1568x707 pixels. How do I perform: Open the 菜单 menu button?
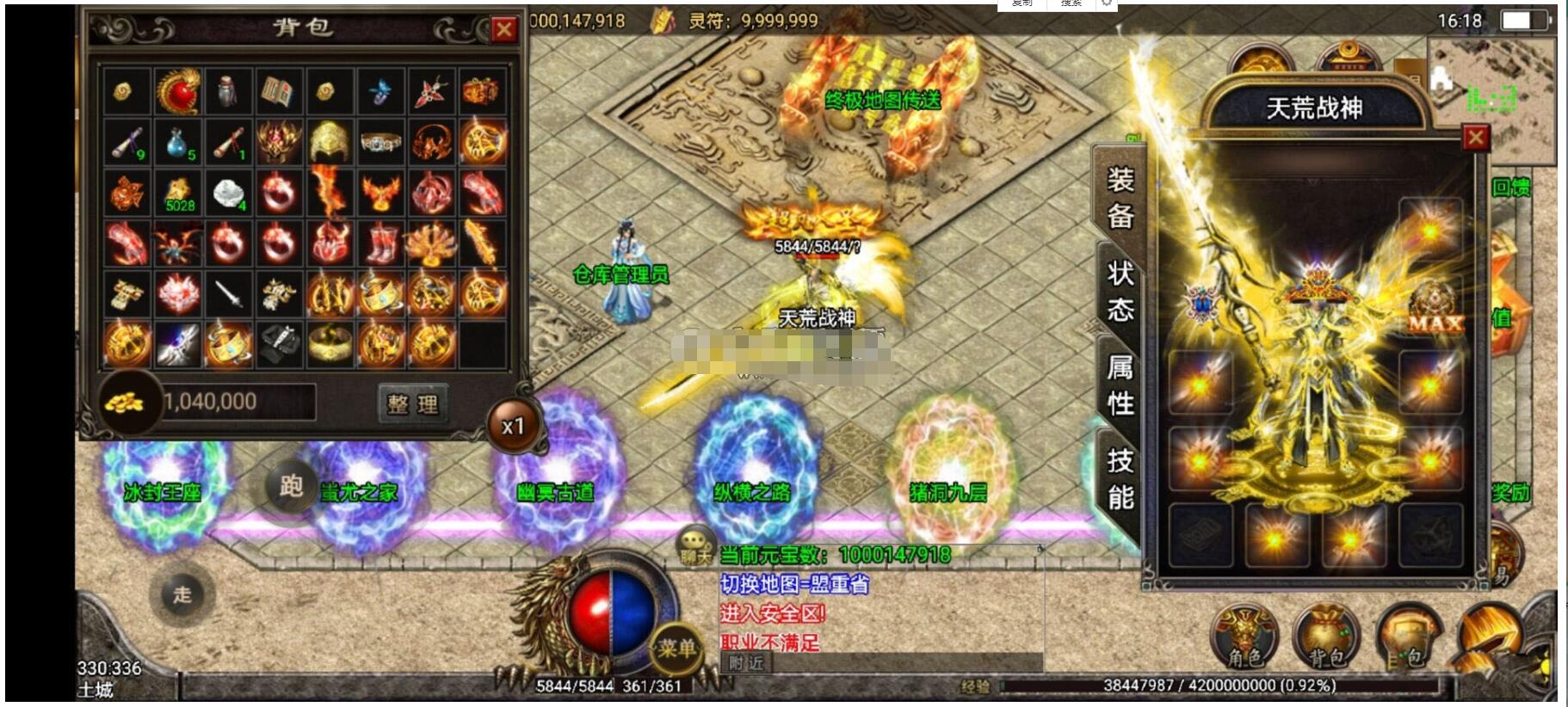tap(676, 648)
